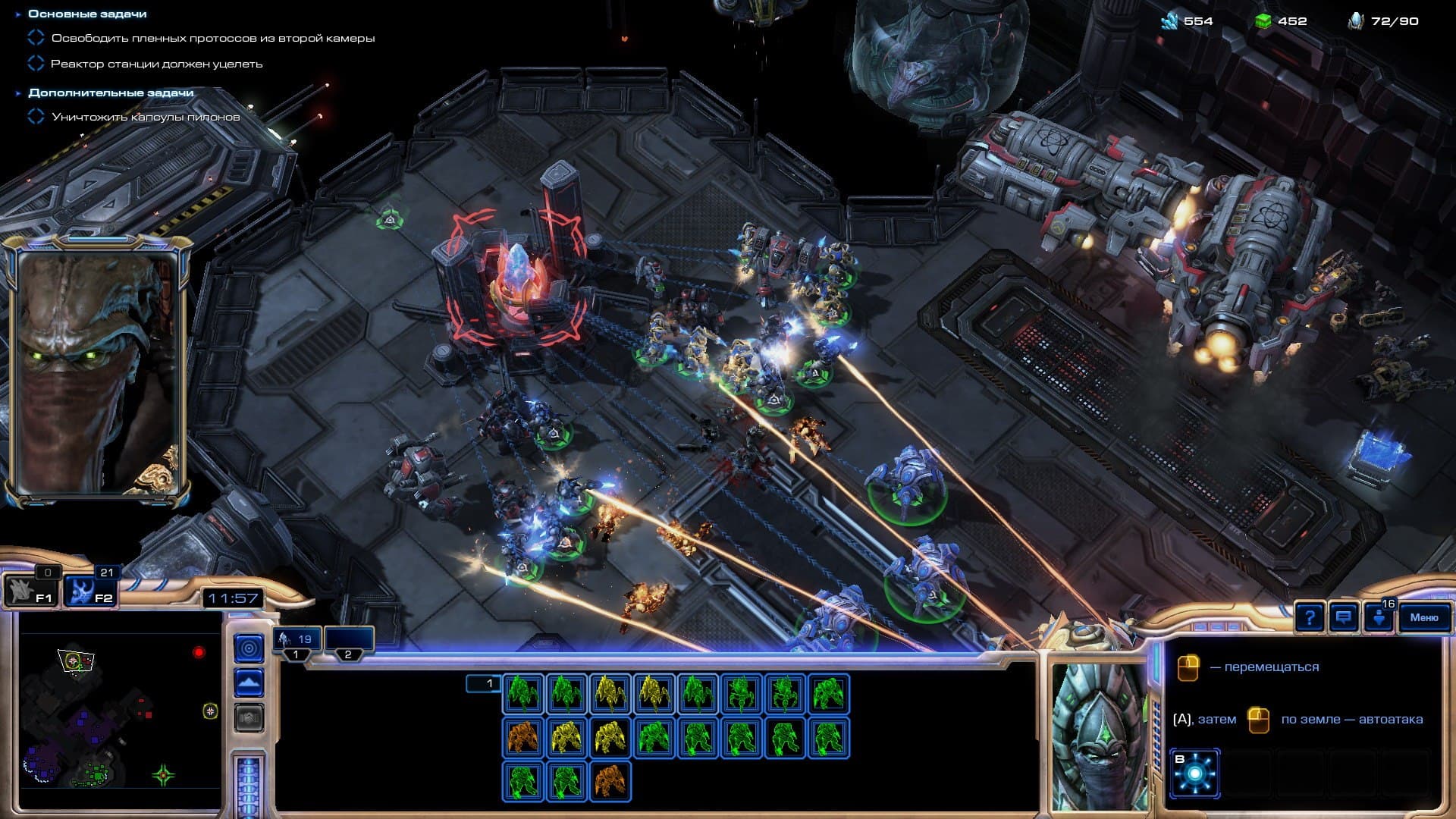This screenshot has width=1456, height=819.
Task: Click the arrow button with 16 badge
Action: coord(1379,617)
